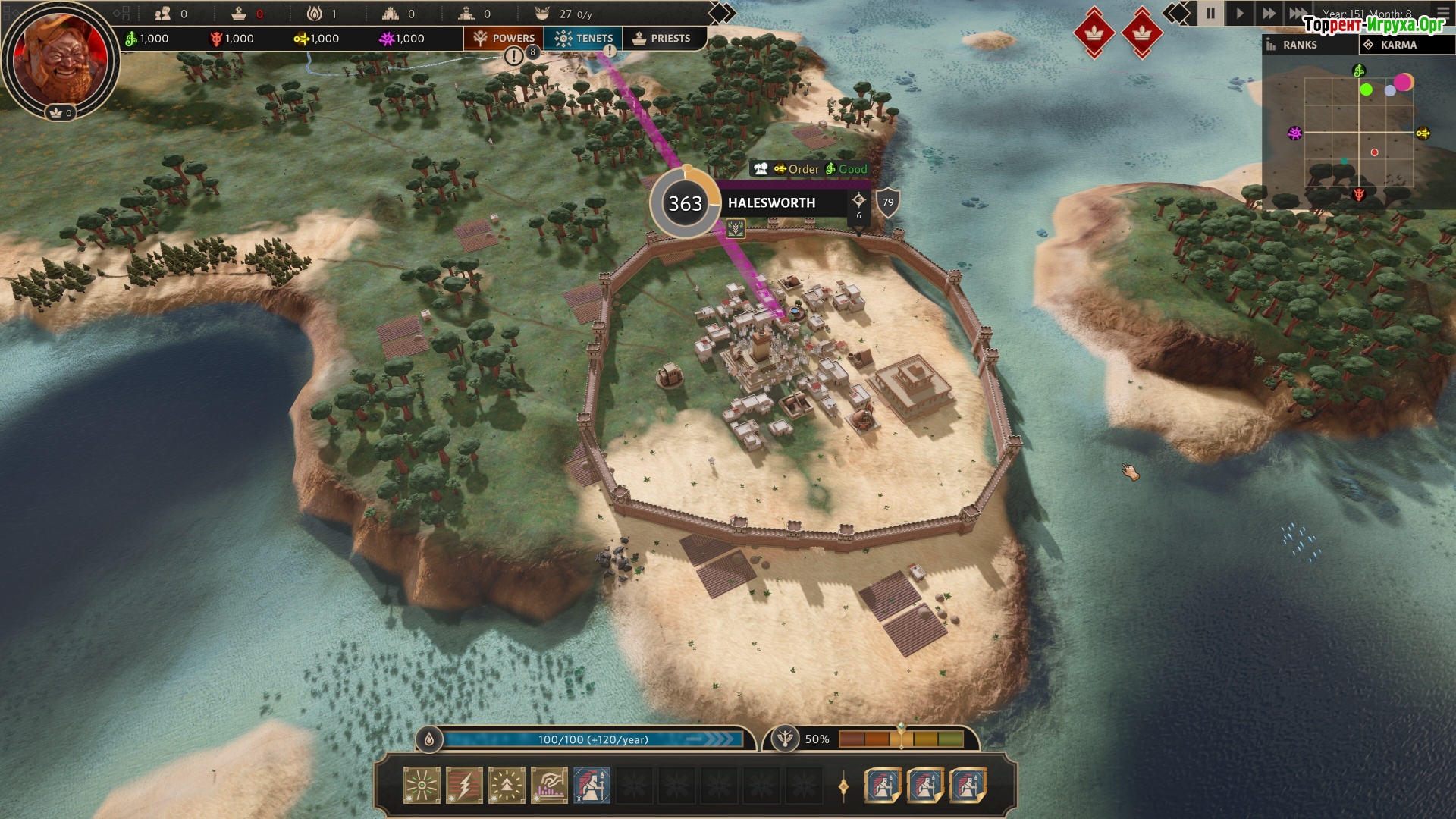
Task: Click the left red crown diamond notification
Action: [x=1094, y=32]
